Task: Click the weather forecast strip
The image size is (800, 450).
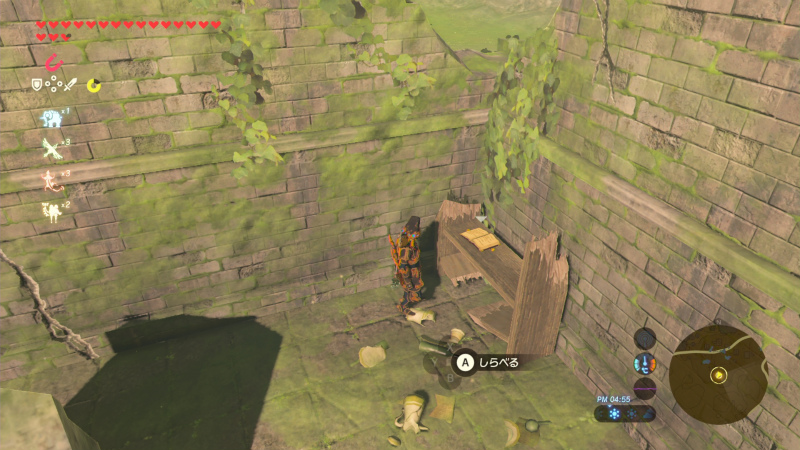Action: point(625,413)
